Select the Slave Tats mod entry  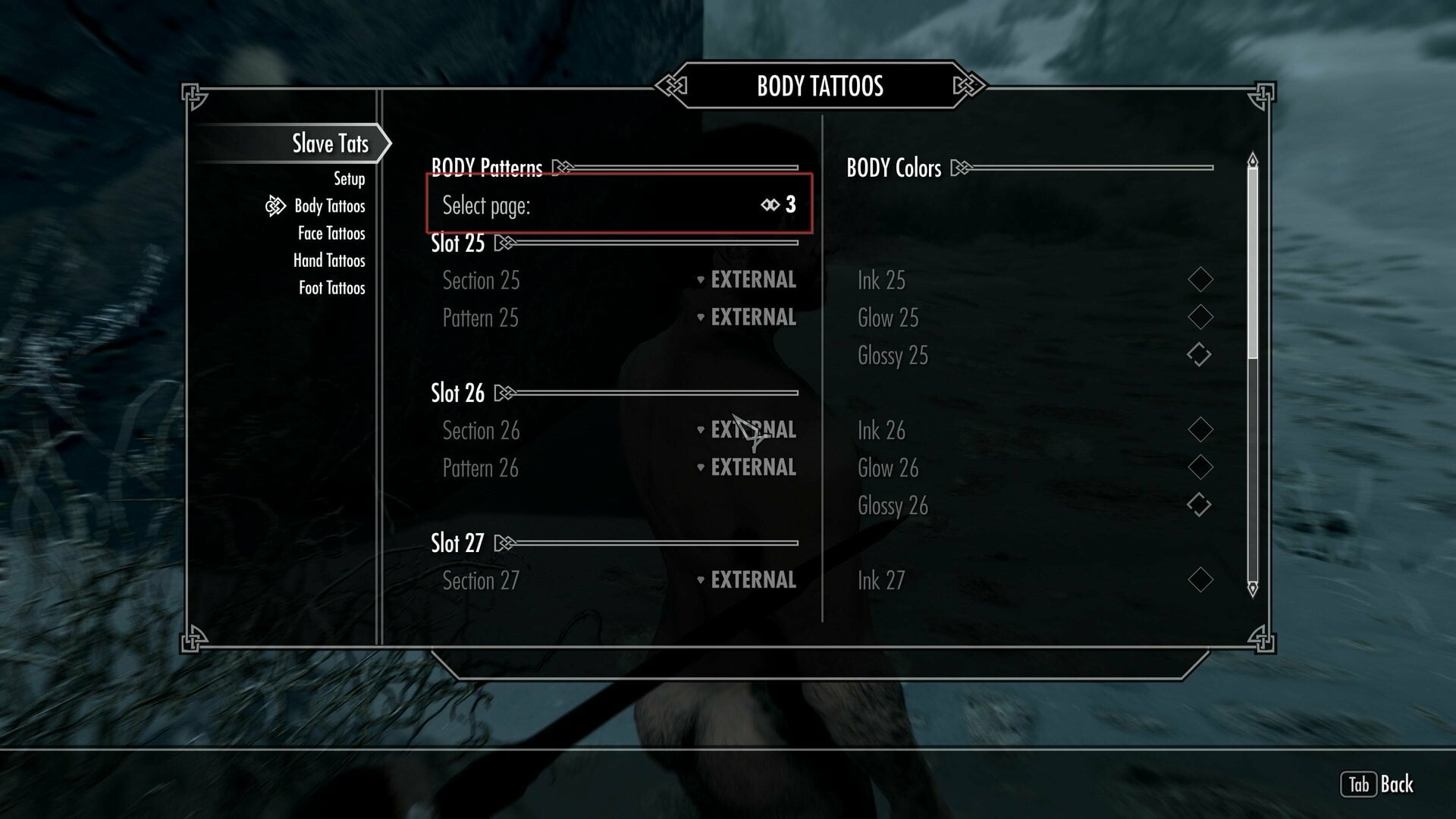tap(330, 143)
